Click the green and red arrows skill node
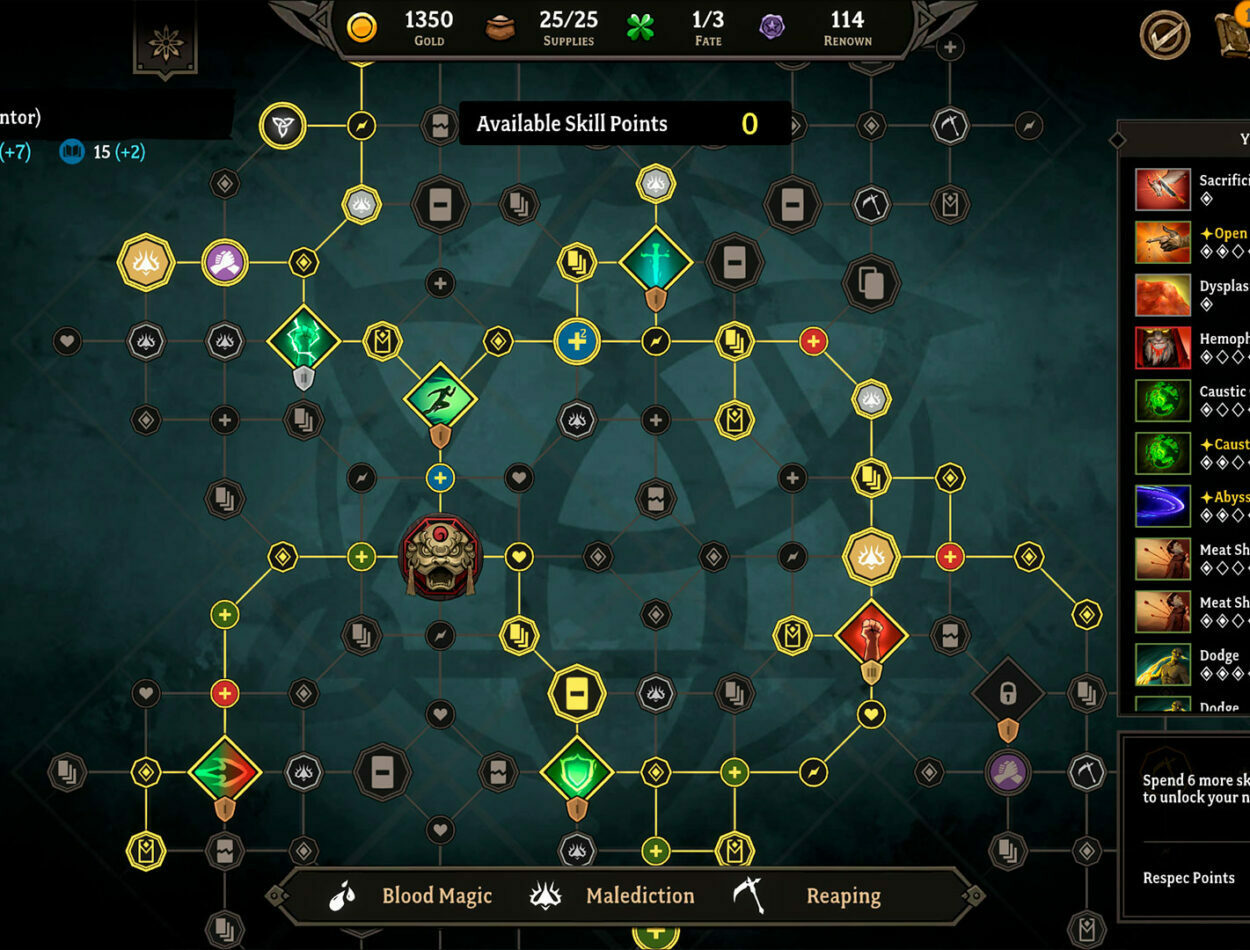This screenshot has height=950, width=1250. (x=225, y=772)
